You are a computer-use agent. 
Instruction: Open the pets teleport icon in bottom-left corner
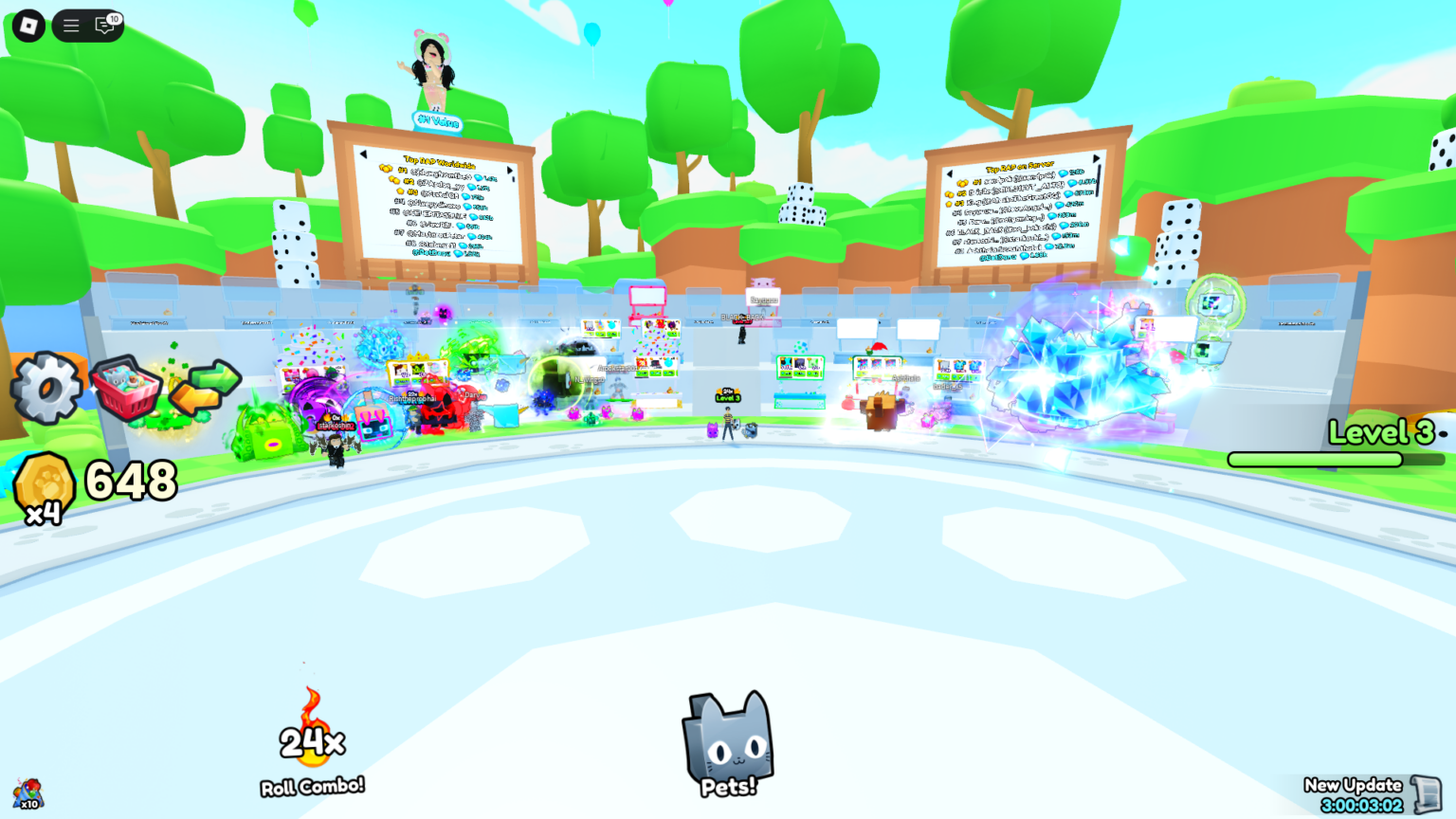click(27, 792)
